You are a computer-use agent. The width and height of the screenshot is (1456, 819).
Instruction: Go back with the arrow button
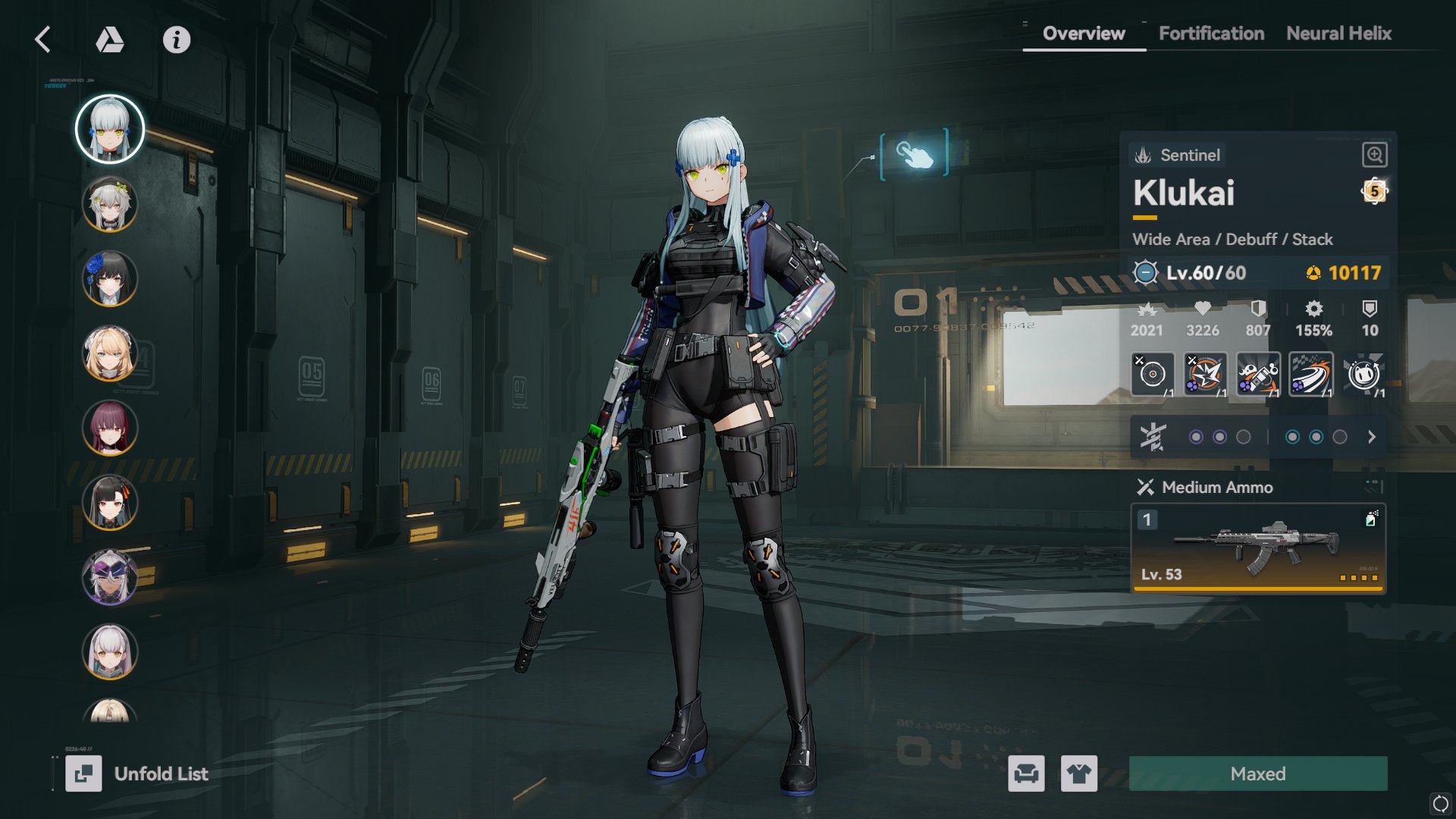(43, 39)
